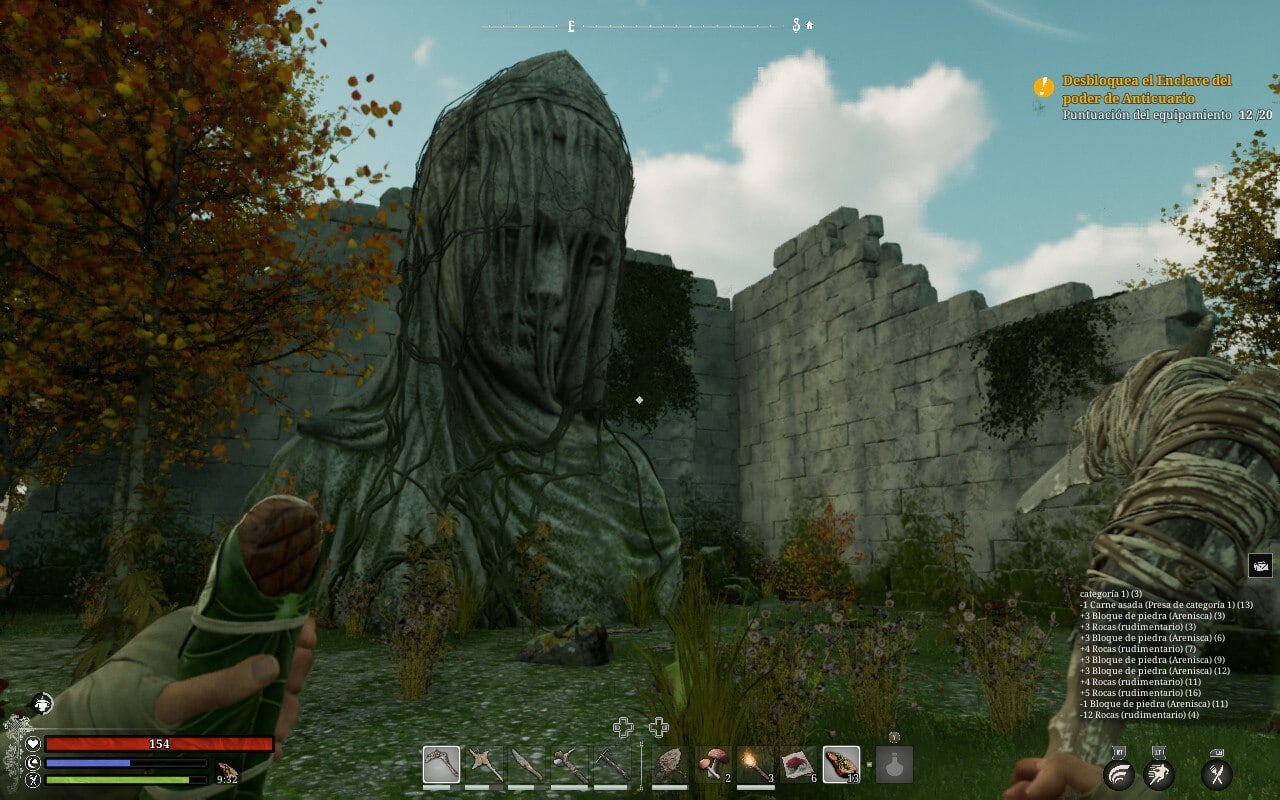
Task: Select the lit torch hotbar slot
Action: pos(755,765)
